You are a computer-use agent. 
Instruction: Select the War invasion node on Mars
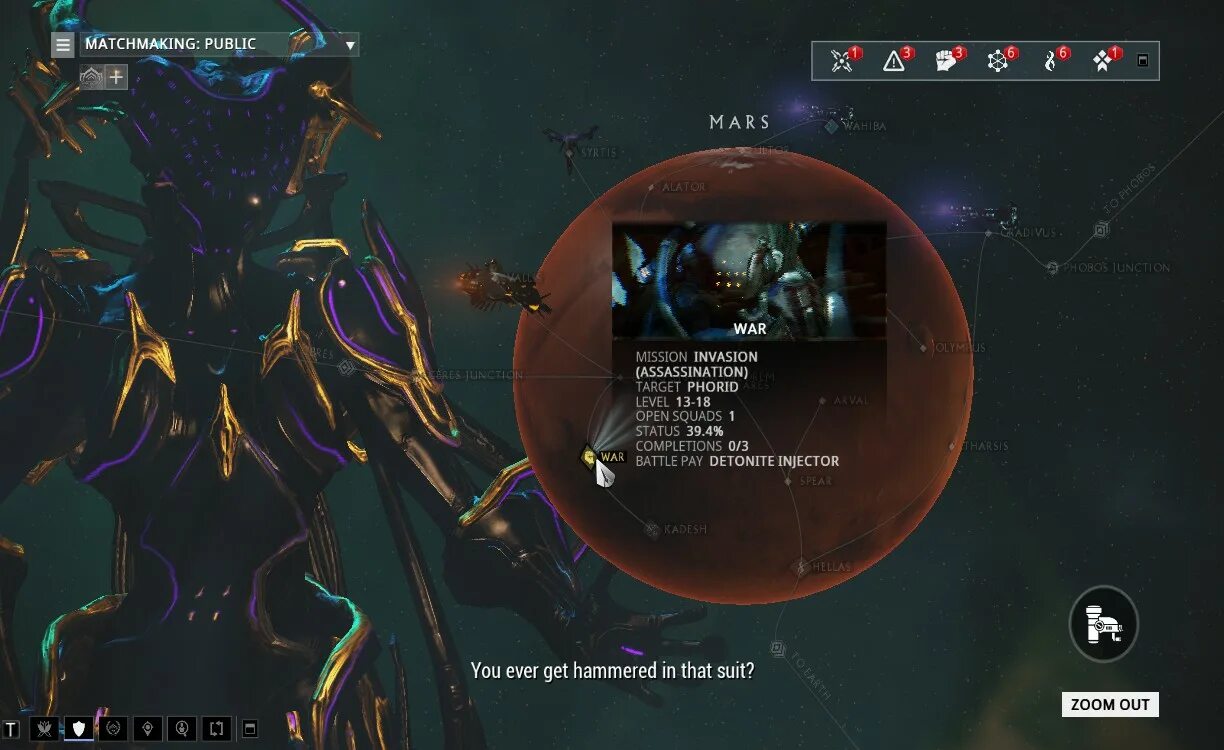tap(590, 457)
